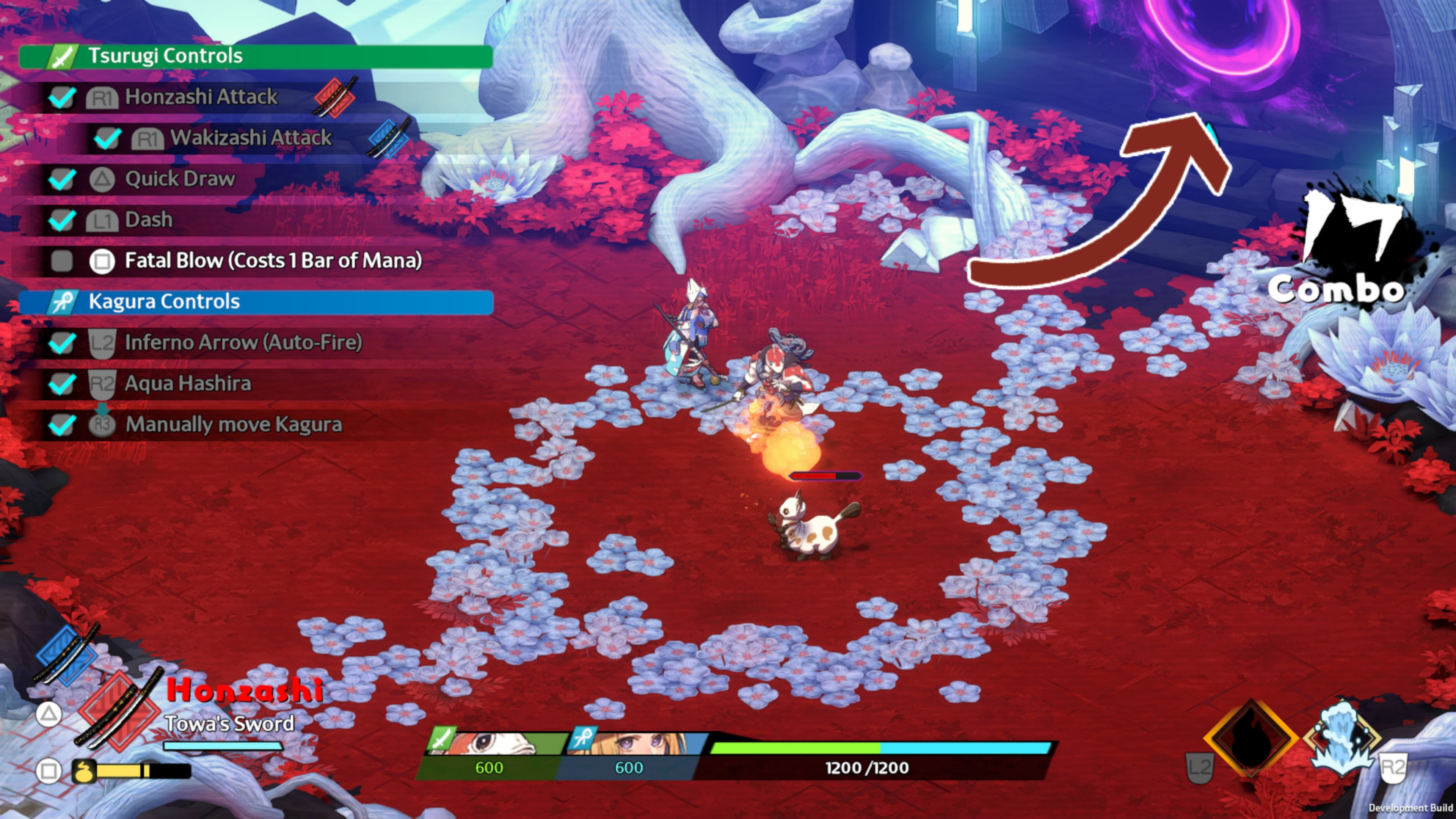
Task: Click the Aqua Hashira checkbox
Action: coord(61,384)
